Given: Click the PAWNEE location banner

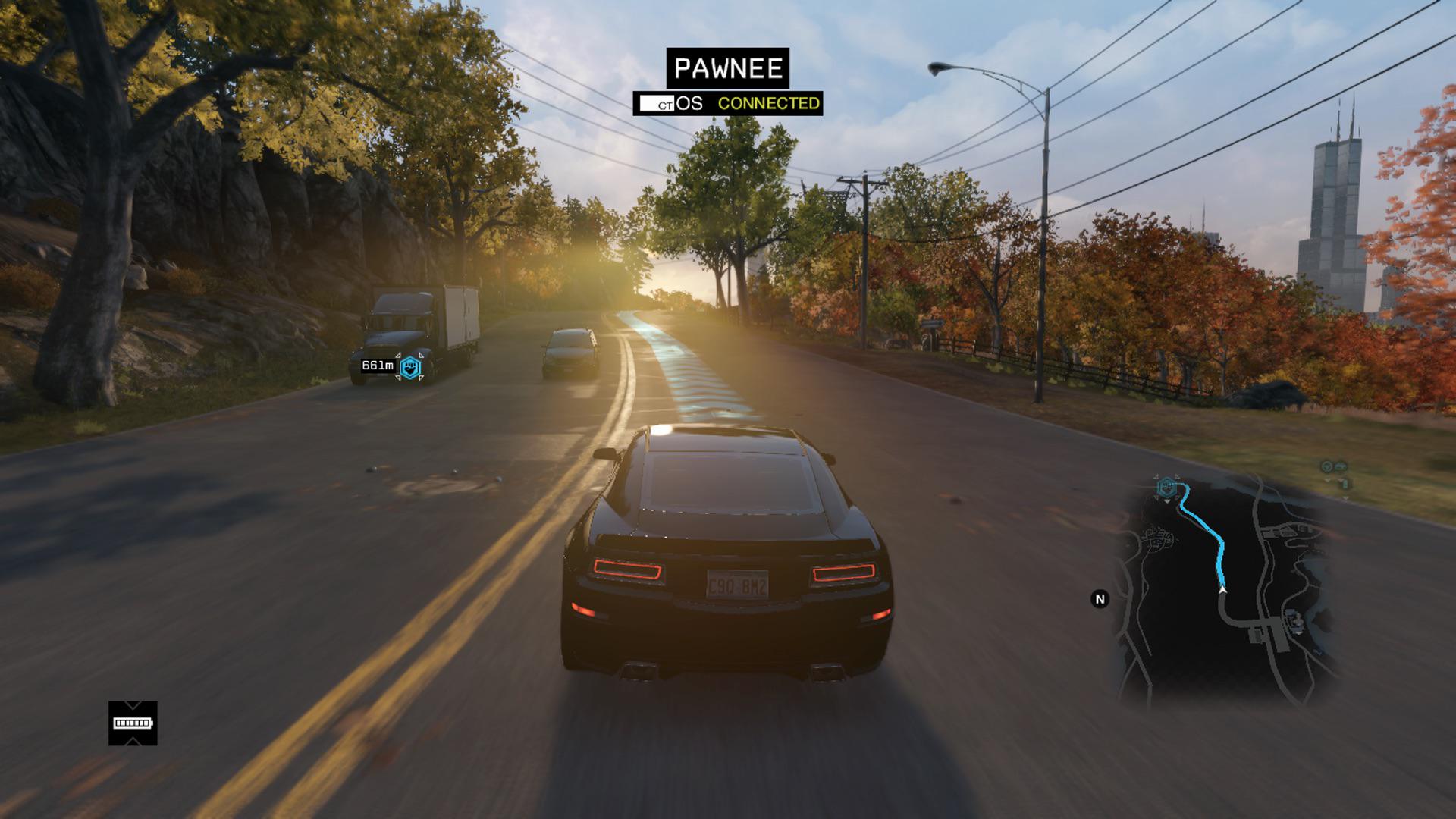Looking at the screenshot, I should (x=727, y=69).
